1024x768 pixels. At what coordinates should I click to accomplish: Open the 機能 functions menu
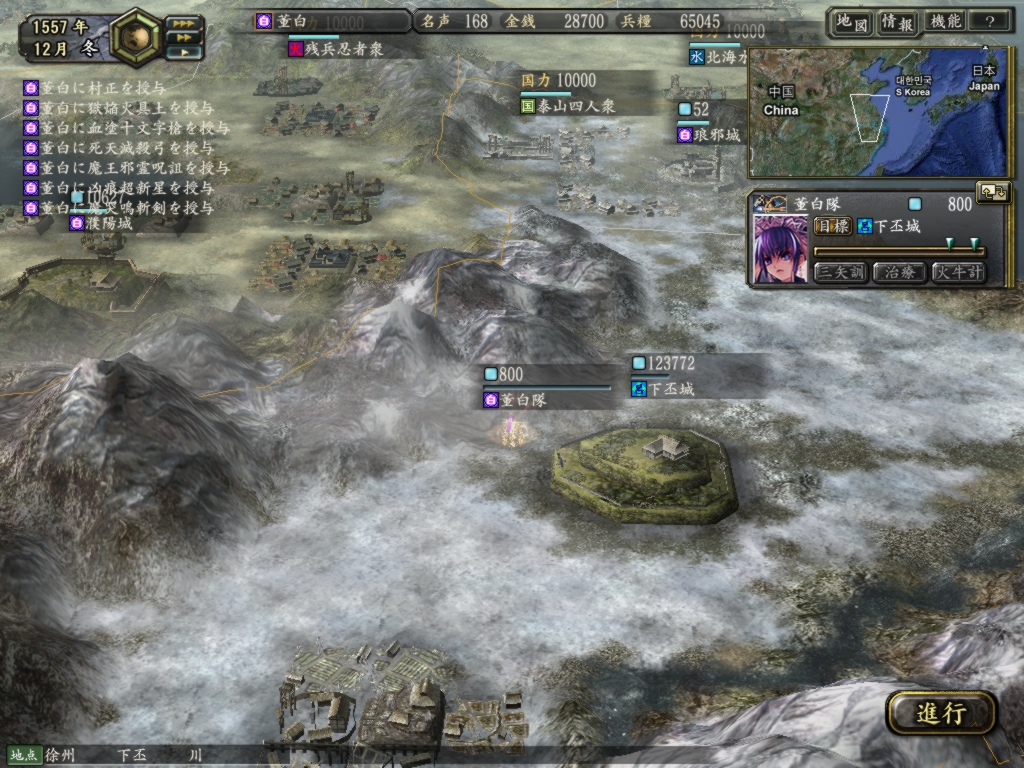[945, 22]
